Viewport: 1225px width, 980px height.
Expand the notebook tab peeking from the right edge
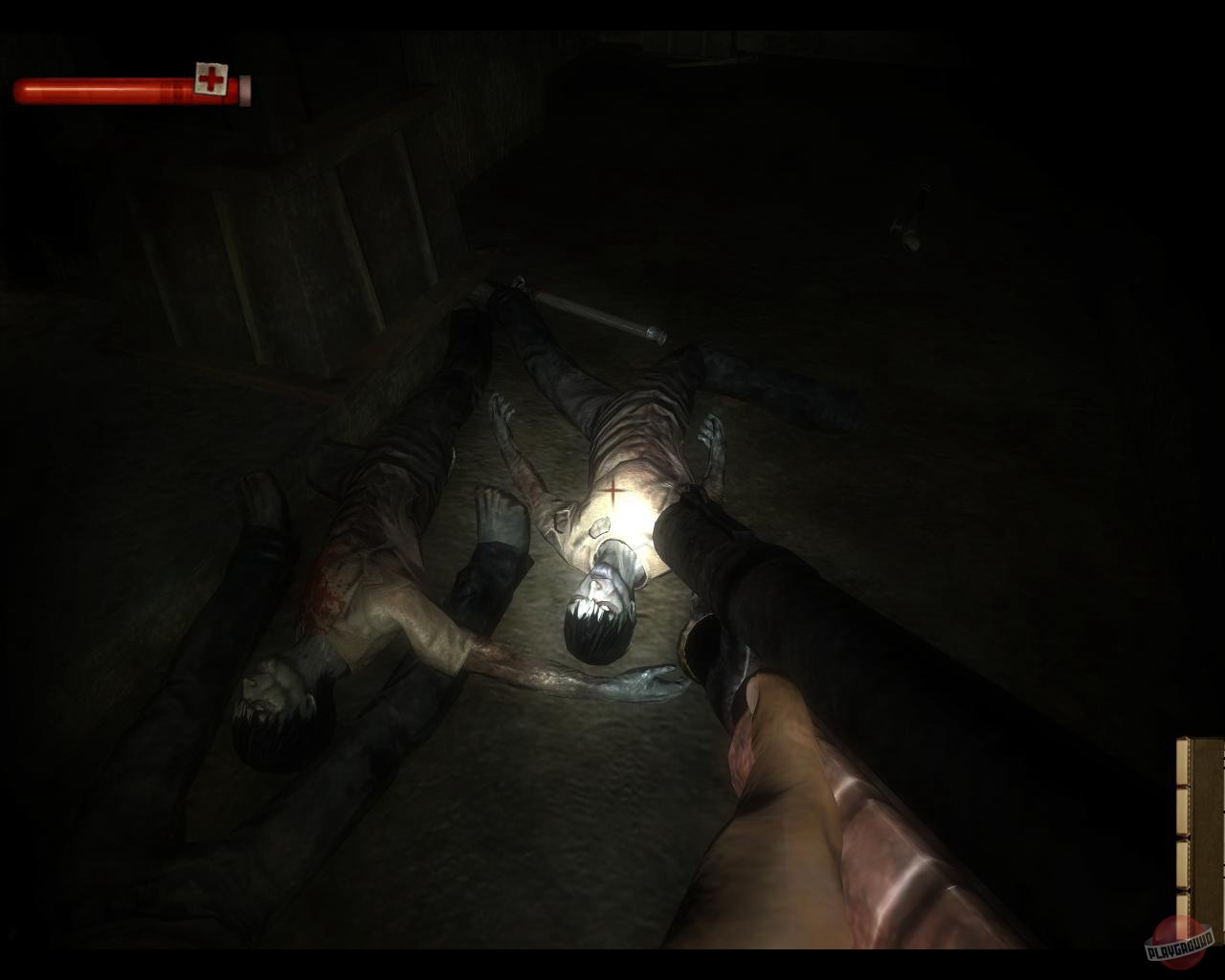[x=1182, y=809]
